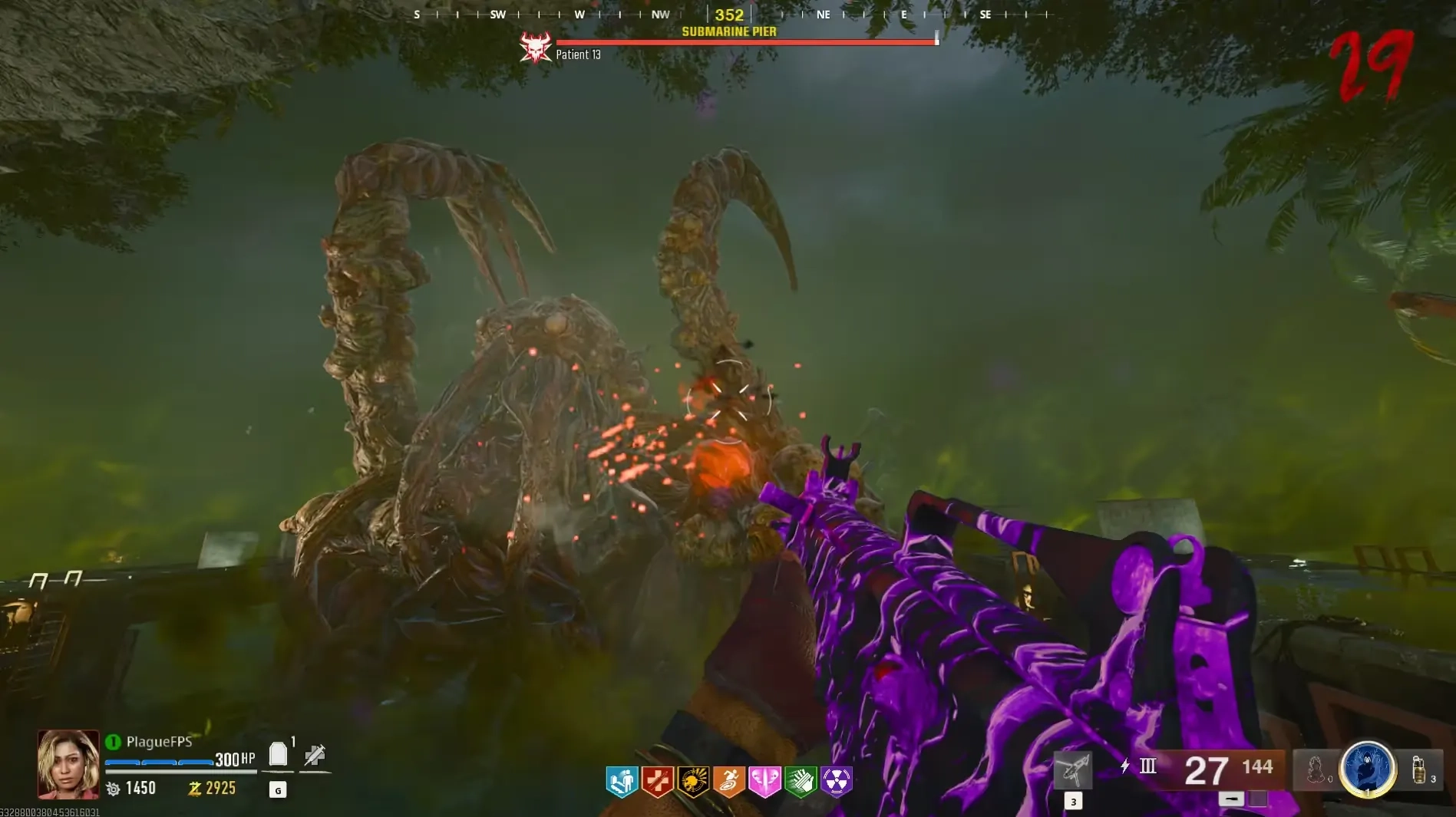Use the armor plate icon
The height and width of the screenshot is (817, 1456).
(279, 755)
